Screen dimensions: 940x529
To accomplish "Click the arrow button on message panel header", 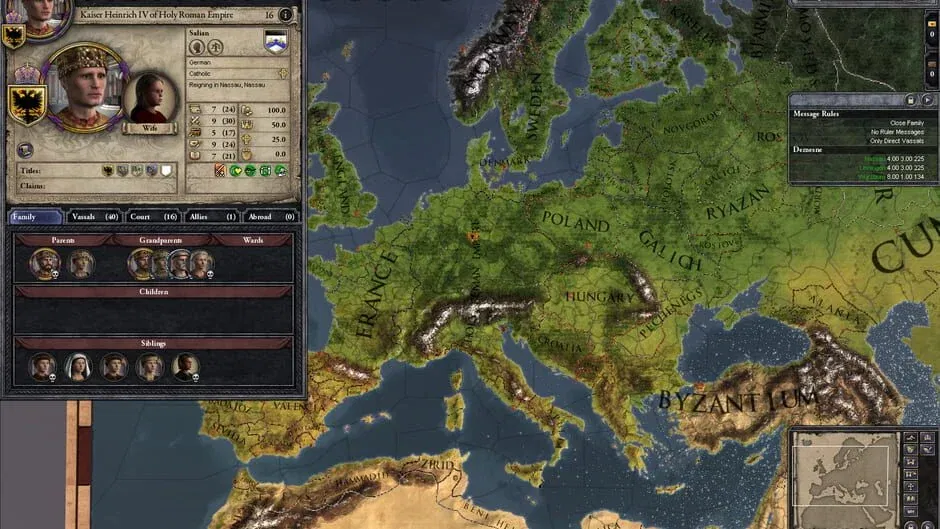I will [927, 100].
